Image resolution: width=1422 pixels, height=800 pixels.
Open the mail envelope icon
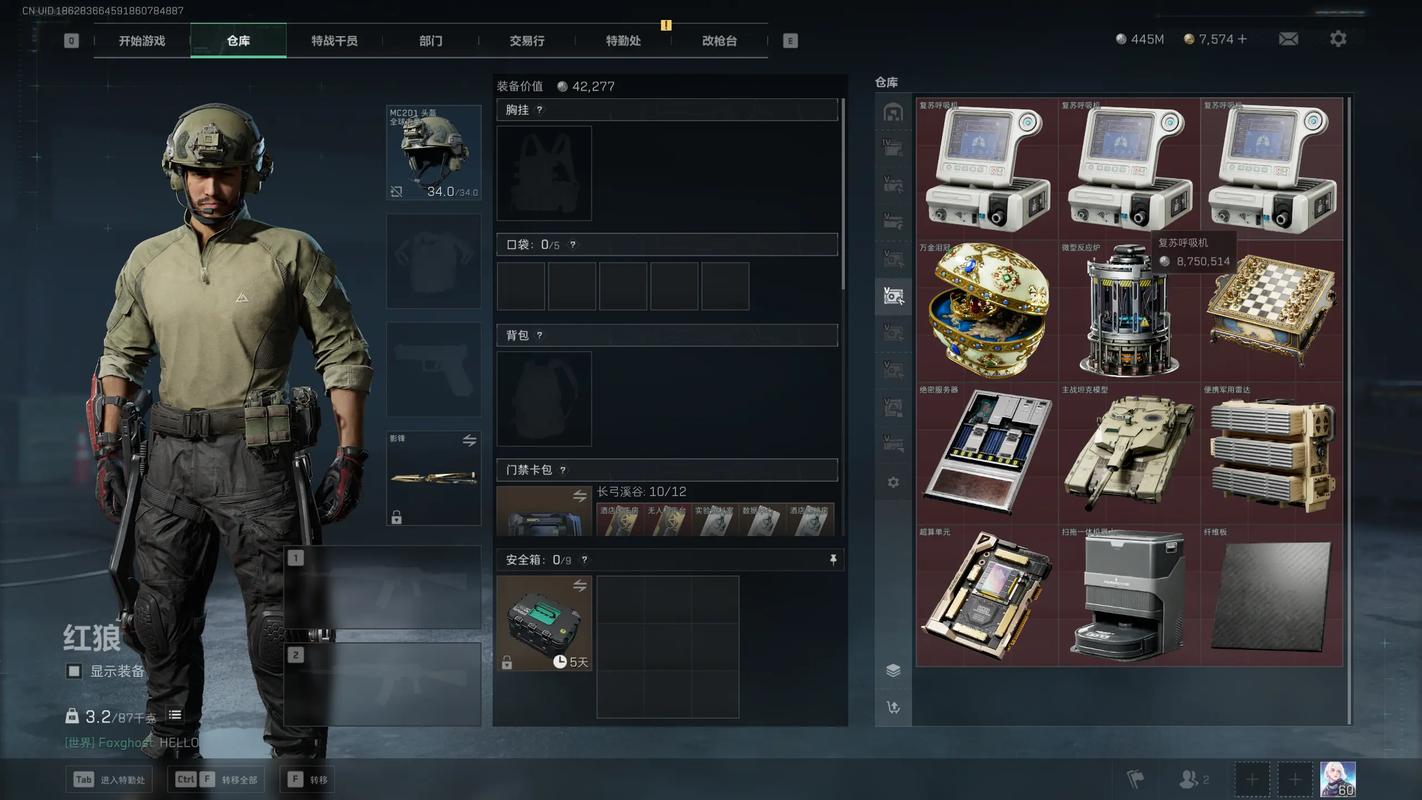pyautogui.click(x=1288, y=39)
